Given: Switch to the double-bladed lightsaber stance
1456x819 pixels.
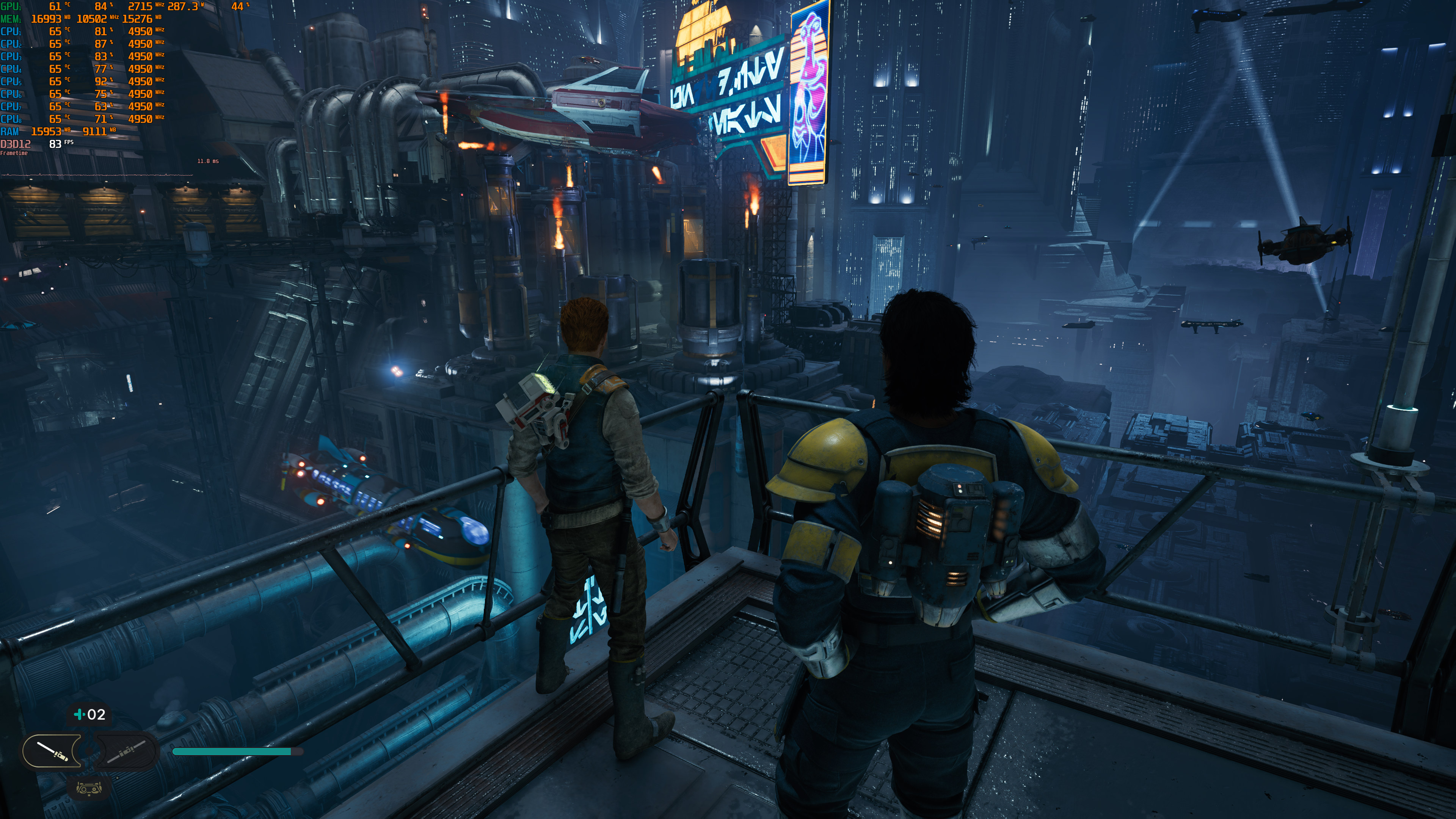Looking at the screenshot, I should point(127,751).
